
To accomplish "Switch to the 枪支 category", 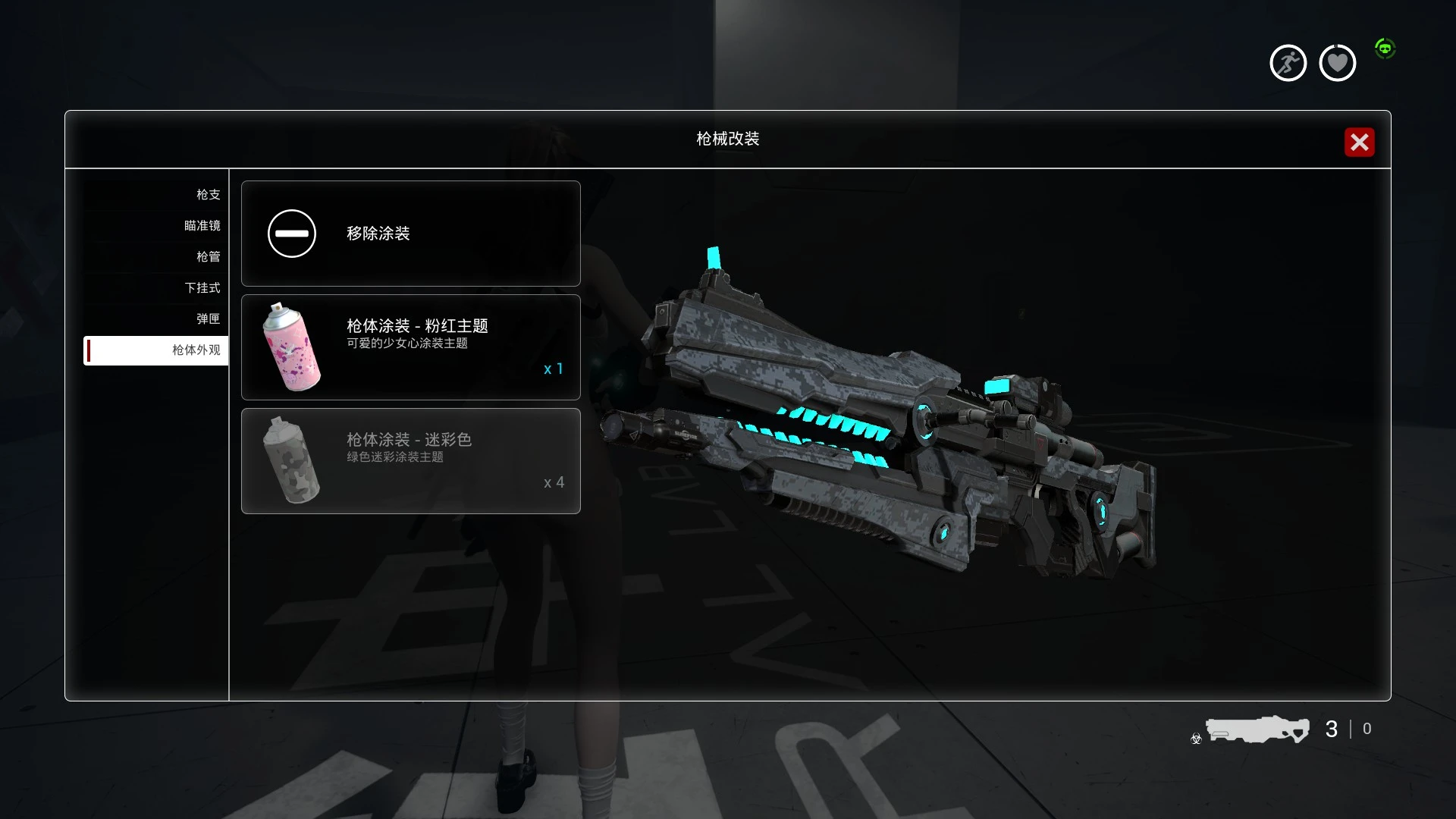I will [x=209, y=194].
